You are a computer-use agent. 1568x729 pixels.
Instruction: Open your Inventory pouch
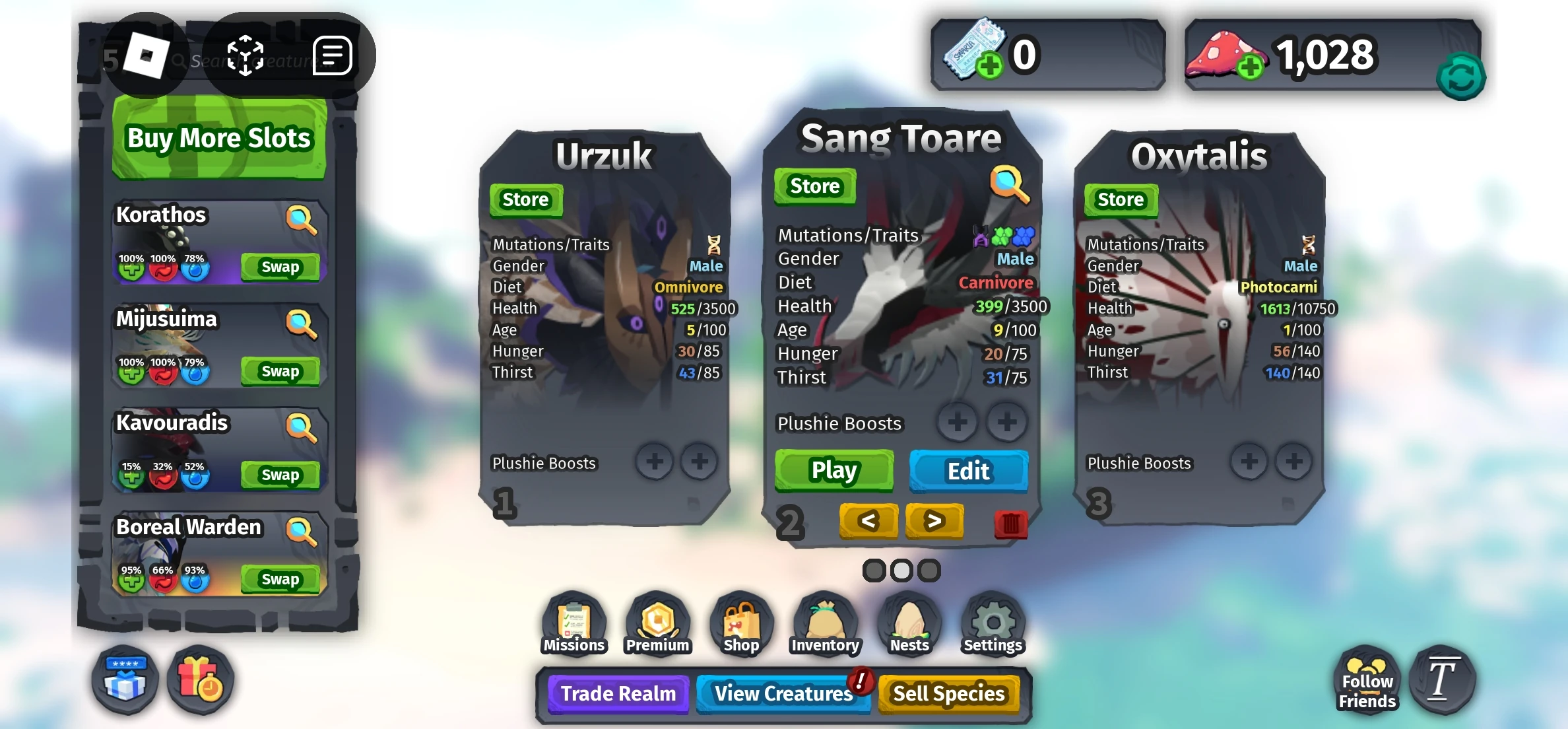click(x=825, y=623)
